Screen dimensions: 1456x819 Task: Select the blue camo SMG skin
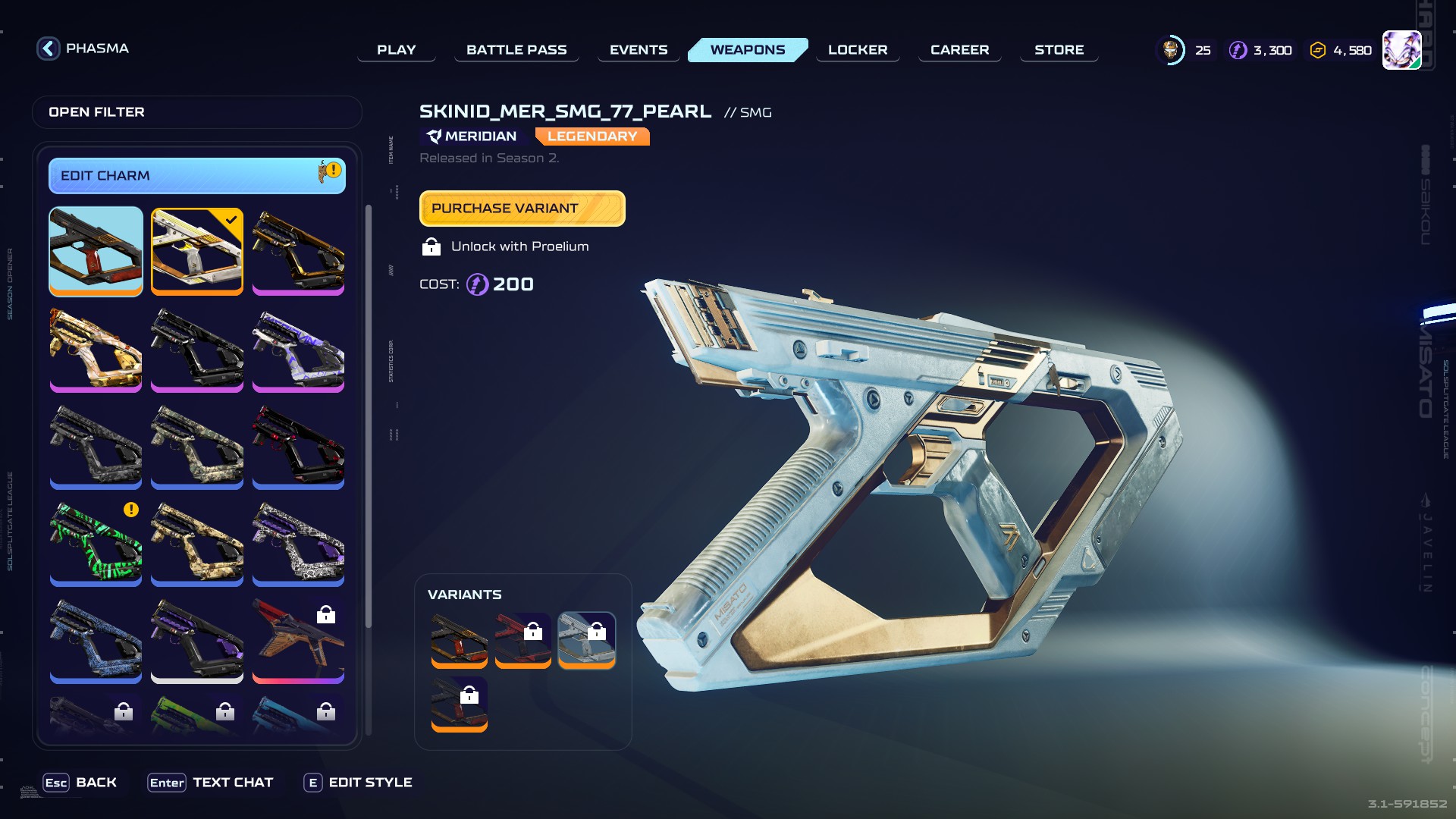point(96,639)
